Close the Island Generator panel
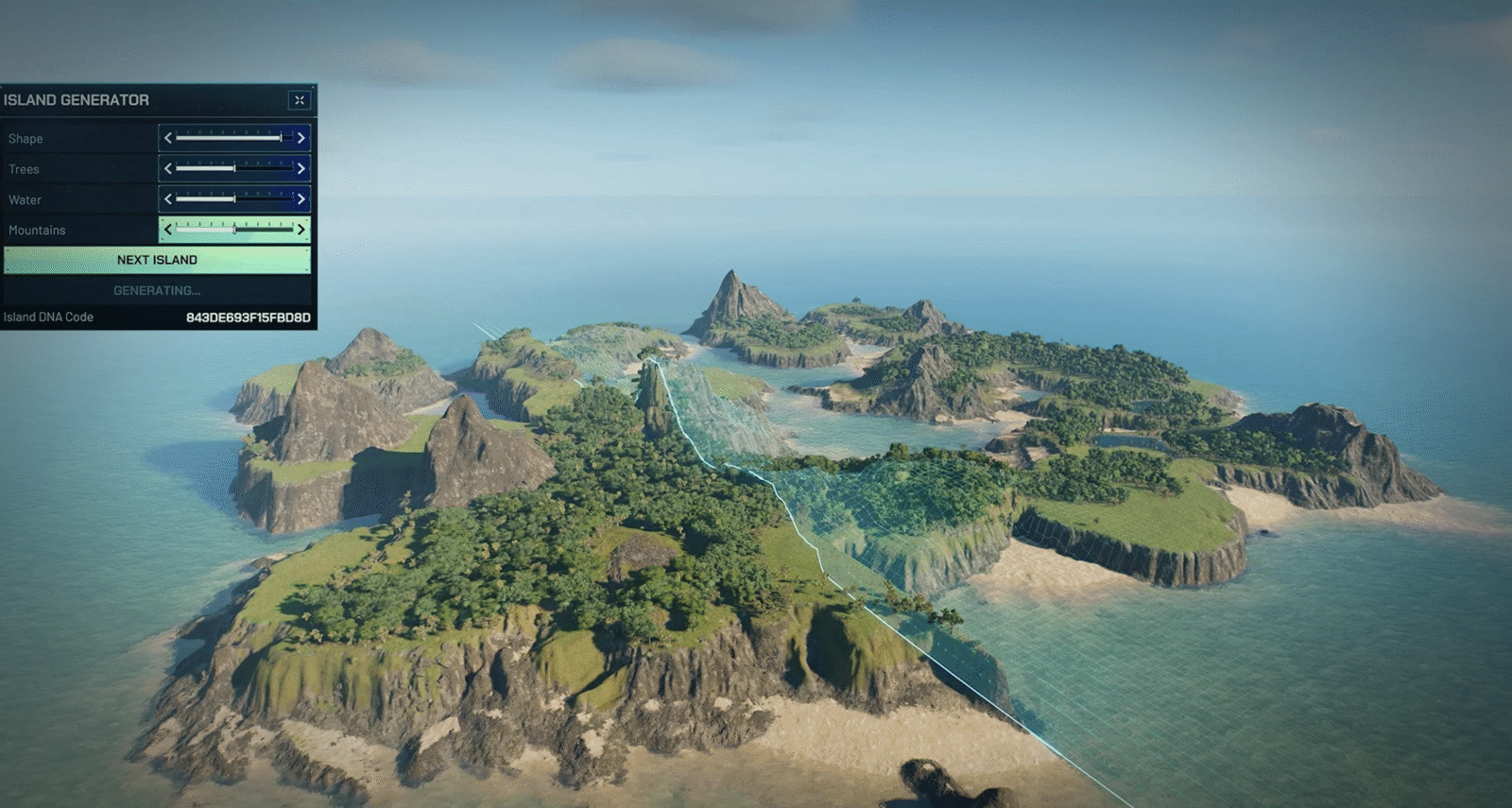This screenshot has height=808, width=1512. tap(299, 100)
